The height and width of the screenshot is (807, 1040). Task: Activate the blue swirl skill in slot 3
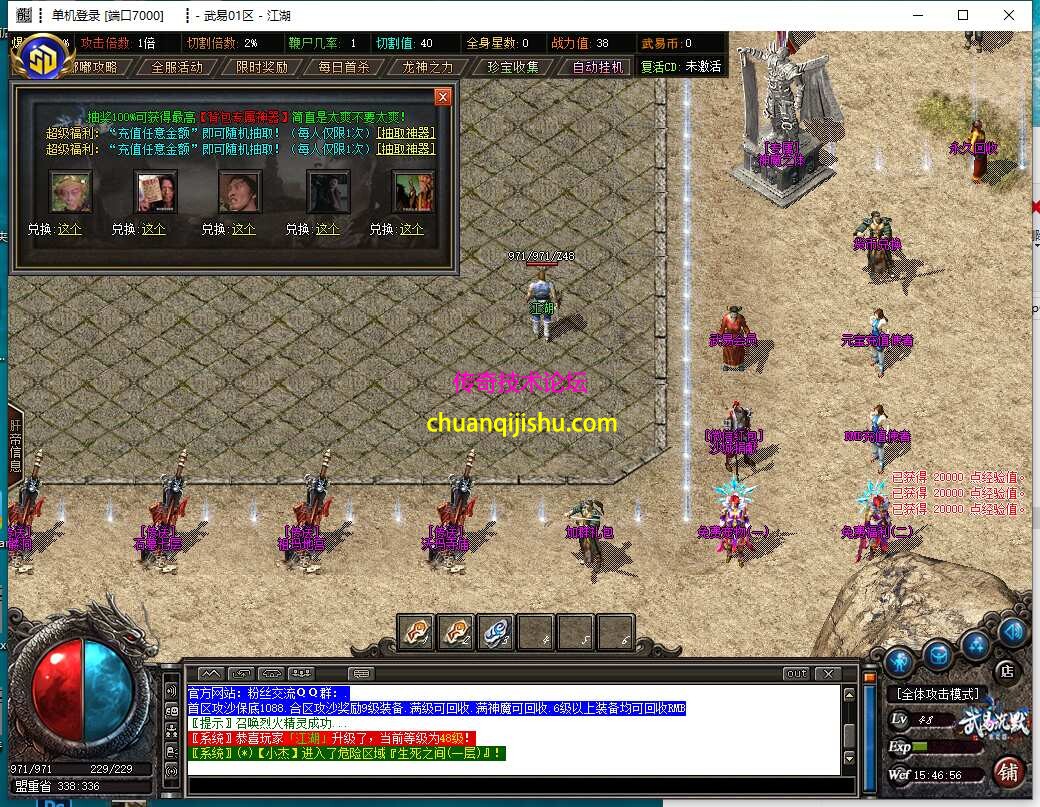point(496,632)
